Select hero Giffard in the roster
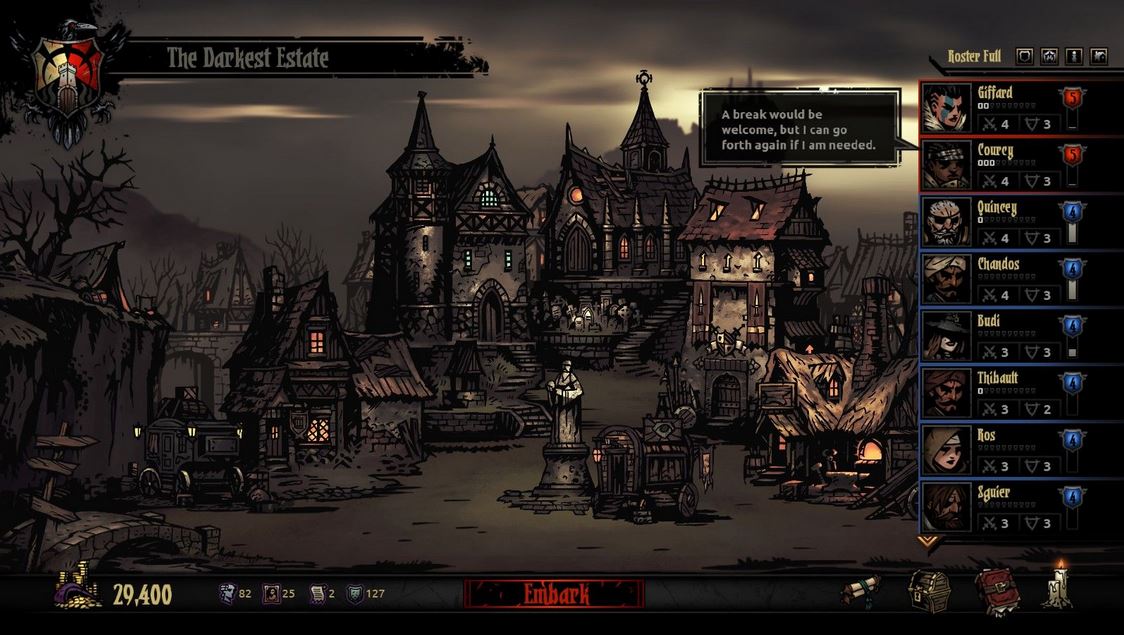The height and width of the screenshot is (635, 1124). pos(1000,108)
